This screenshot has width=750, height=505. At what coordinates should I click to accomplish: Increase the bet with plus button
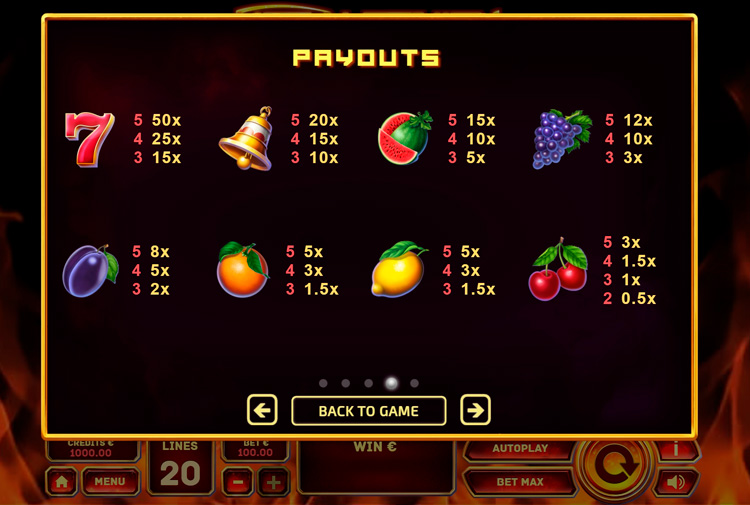pyautogui.click(x=273, y=482)
